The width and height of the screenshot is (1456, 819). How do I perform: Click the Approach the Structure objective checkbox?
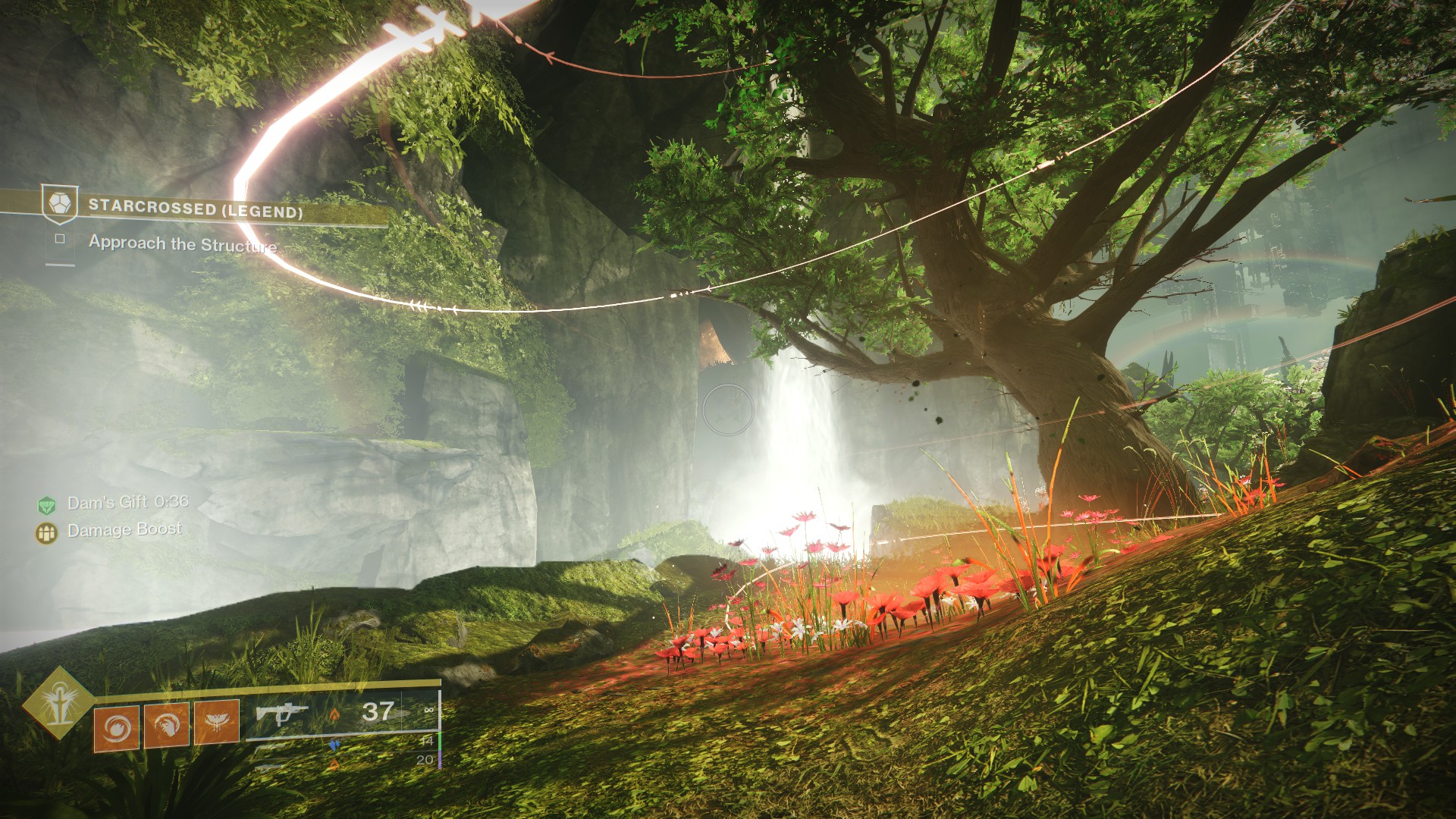[60, 239]
